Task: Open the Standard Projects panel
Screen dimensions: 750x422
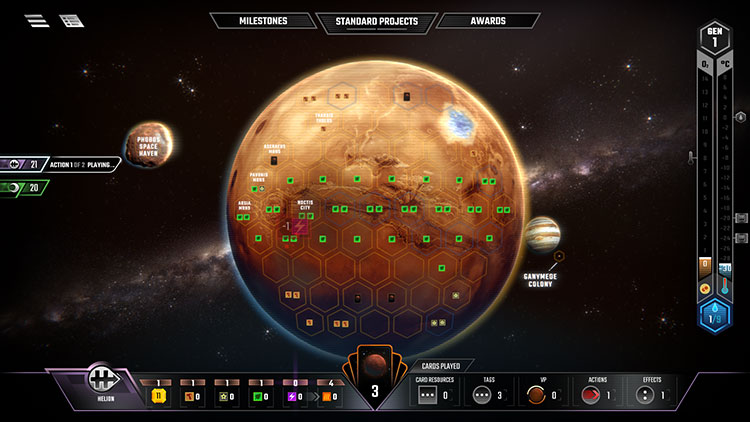Action: [x=375, y=21]
